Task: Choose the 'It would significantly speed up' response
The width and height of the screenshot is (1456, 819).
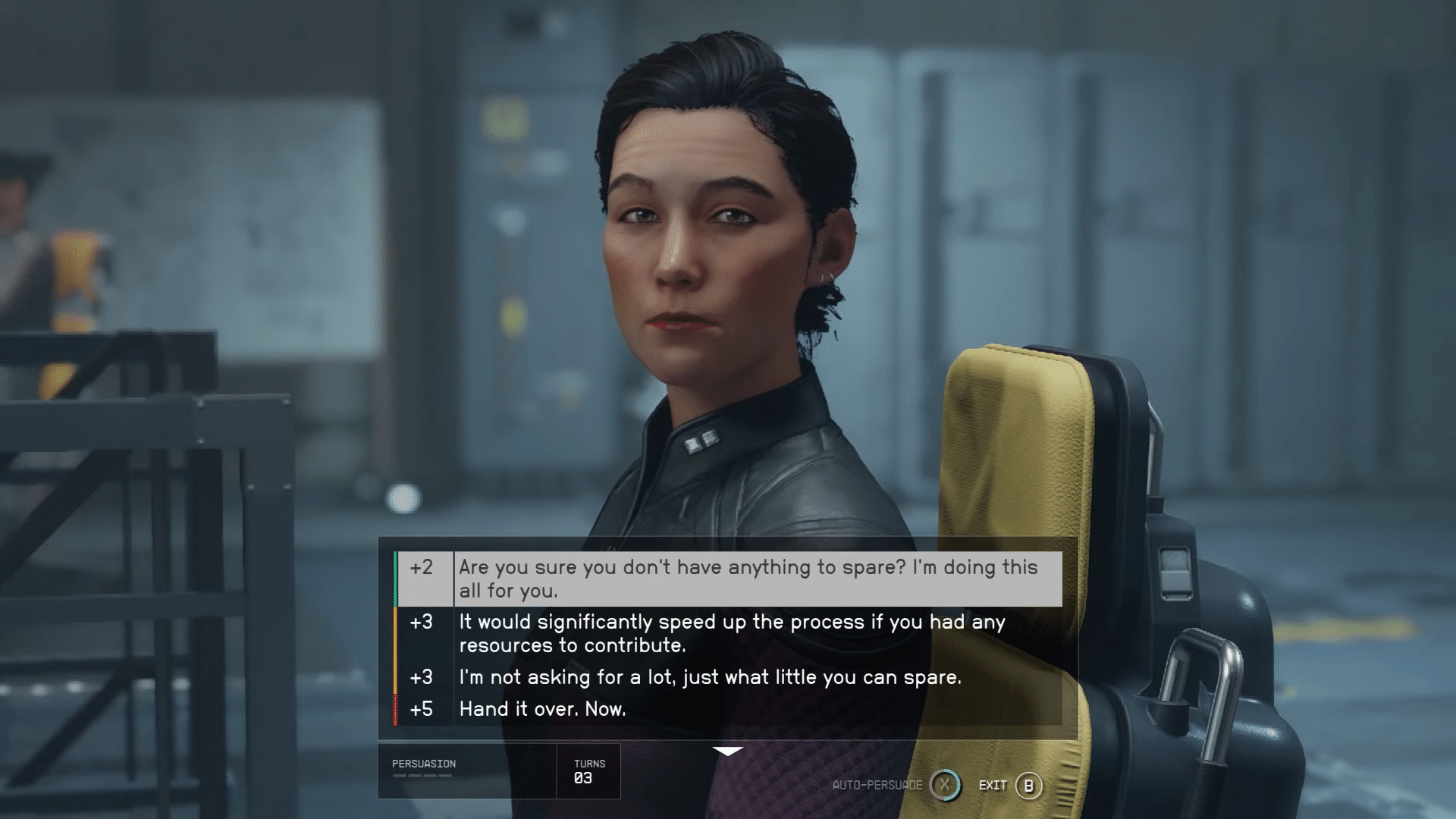Action: pos(732,633)
